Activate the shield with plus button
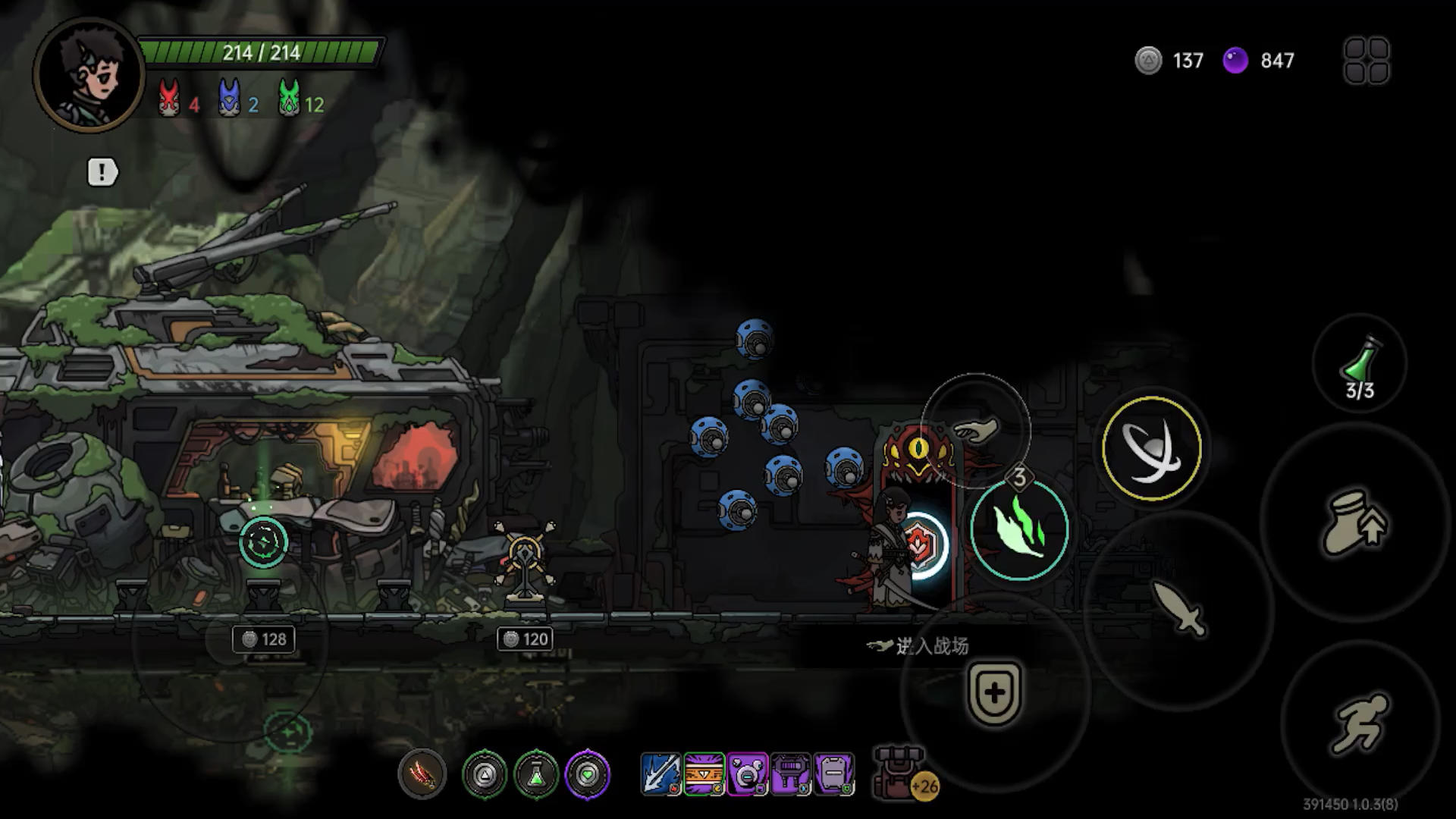Screen dimensions: 1456x819 click(994, 692)
